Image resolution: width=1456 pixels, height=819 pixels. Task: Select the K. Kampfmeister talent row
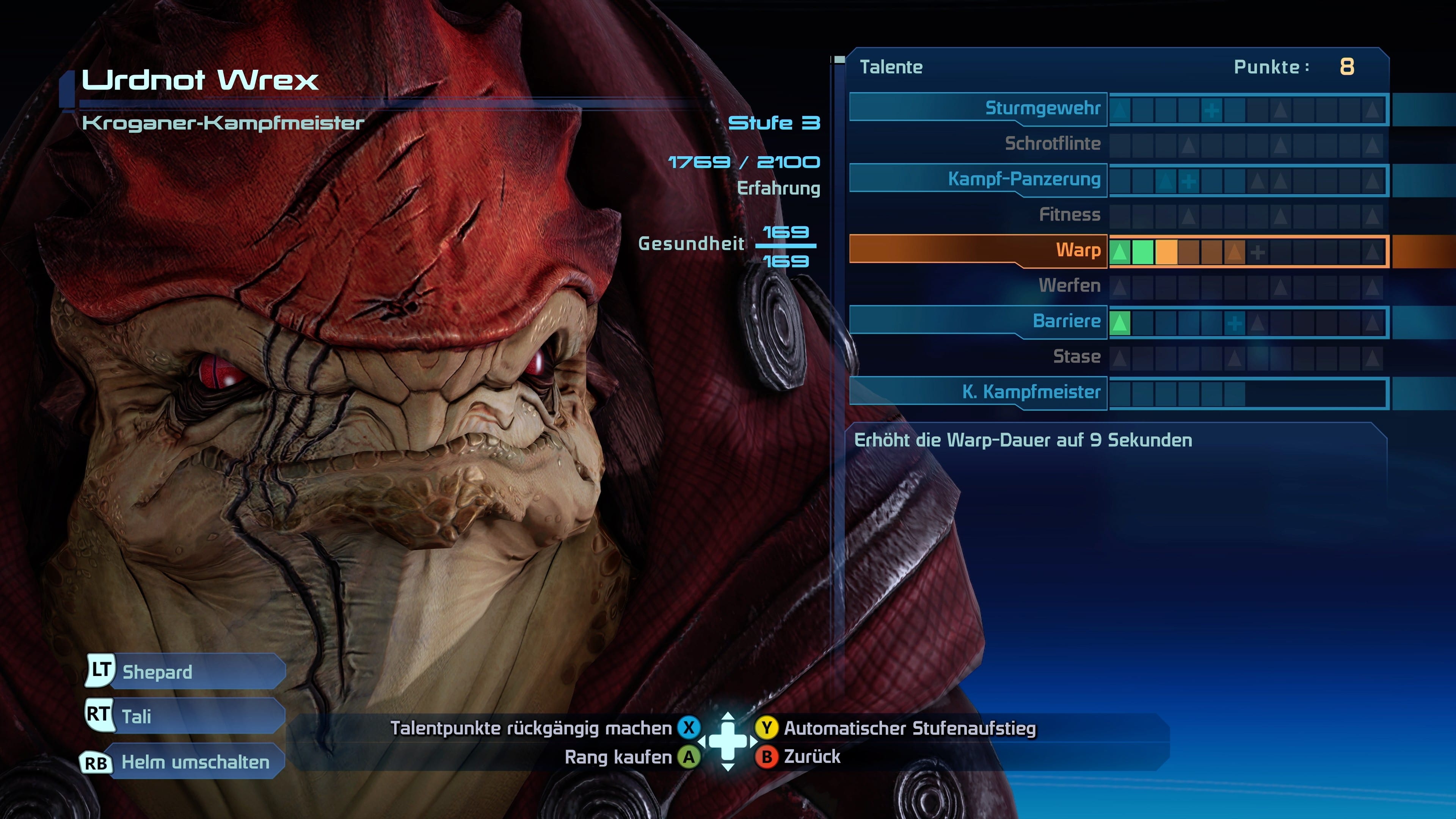click(1031, 392)
